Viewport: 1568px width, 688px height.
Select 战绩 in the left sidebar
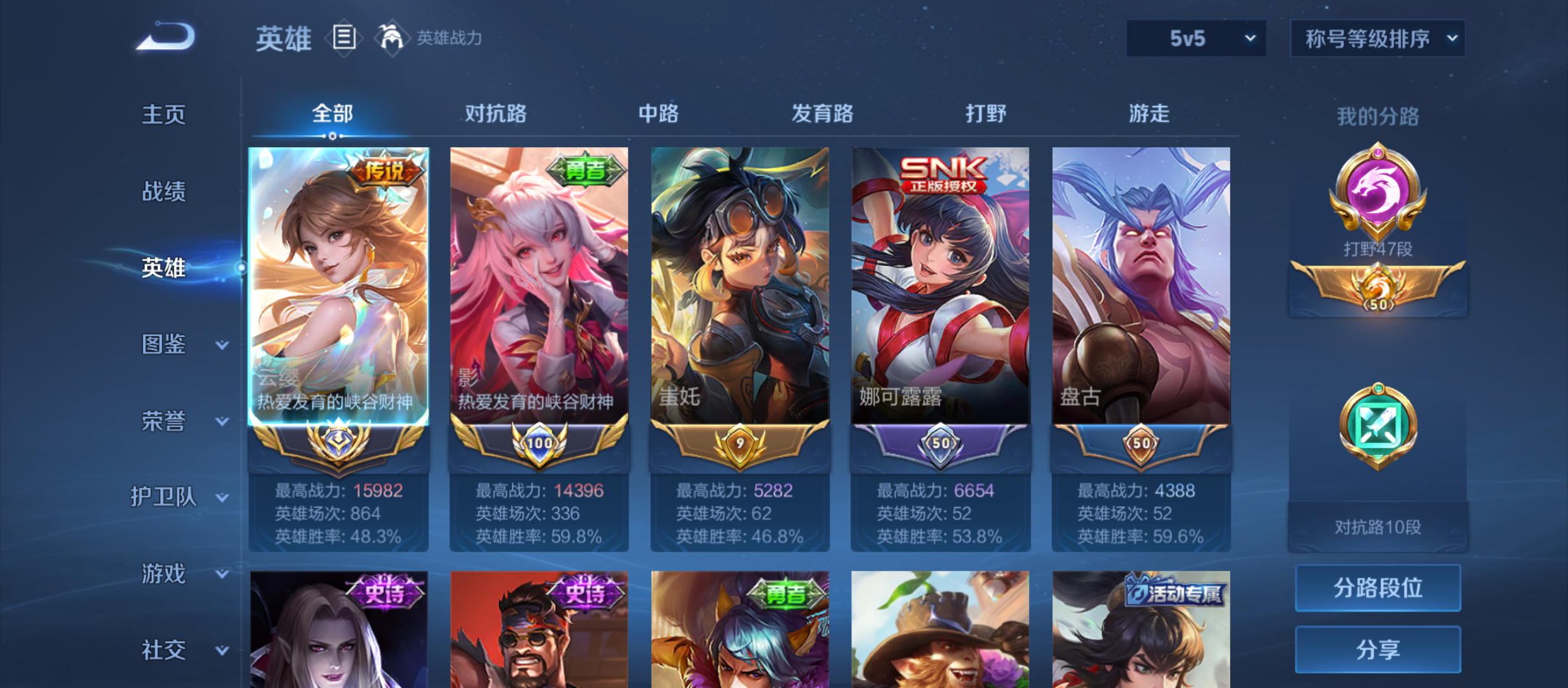click(x=164, y=192)
